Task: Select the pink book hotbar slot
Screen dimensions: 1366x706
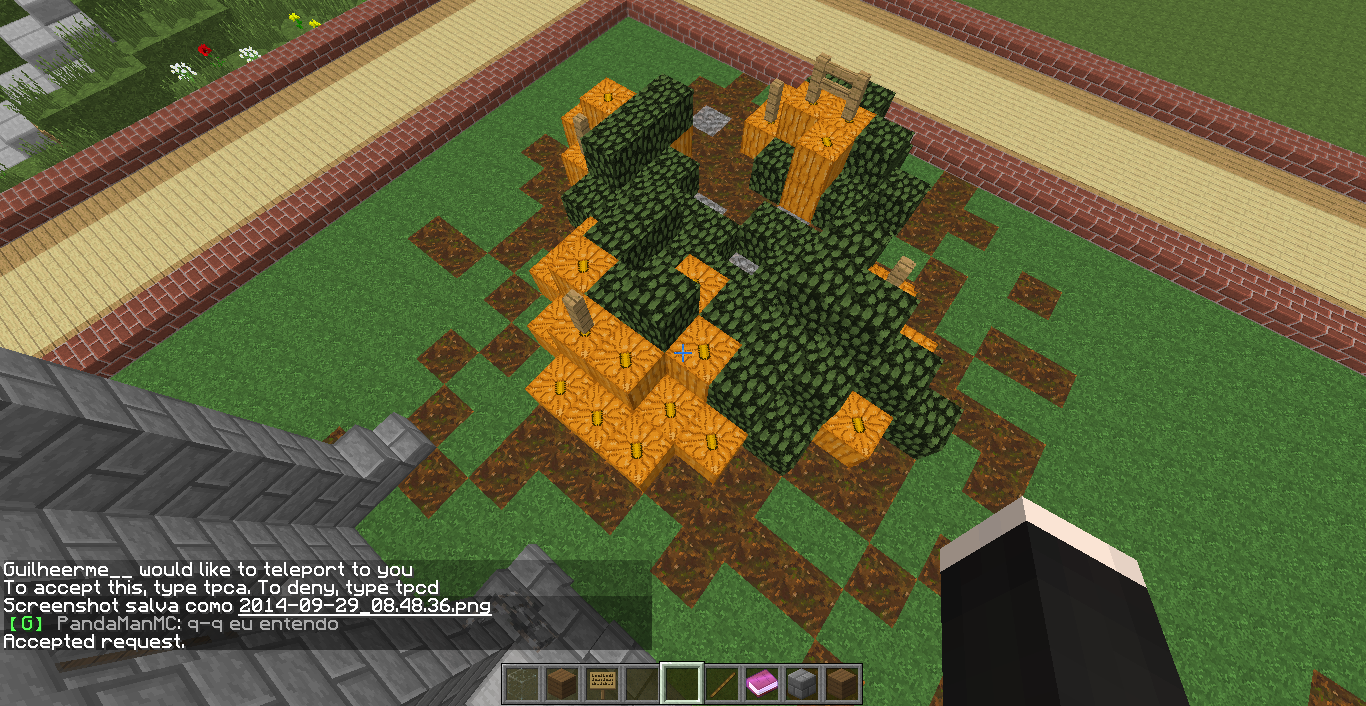Action: (762, 684)
